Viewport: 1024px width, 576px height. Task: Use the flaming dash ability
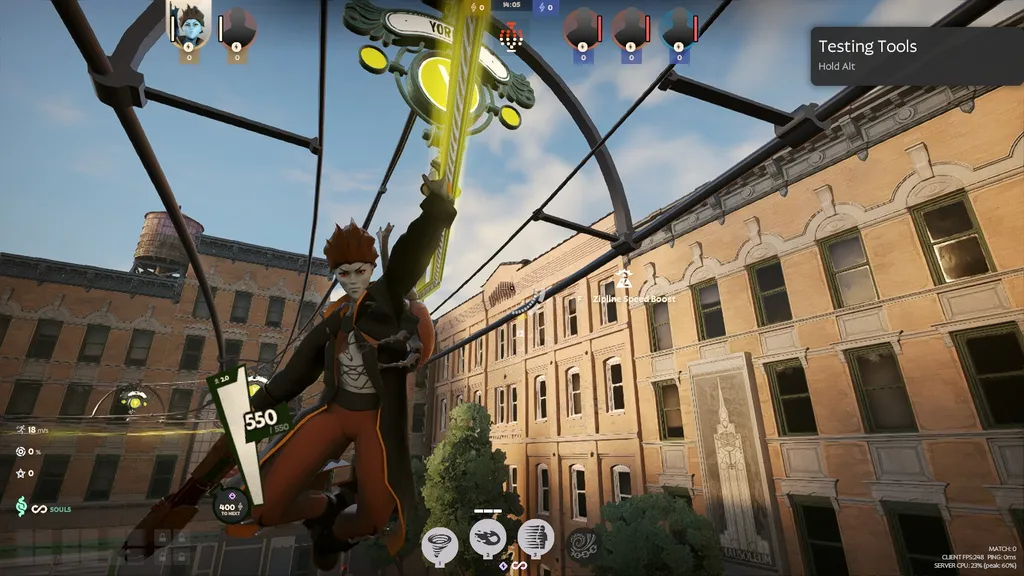pyautogui.click(x=489, y=538)
